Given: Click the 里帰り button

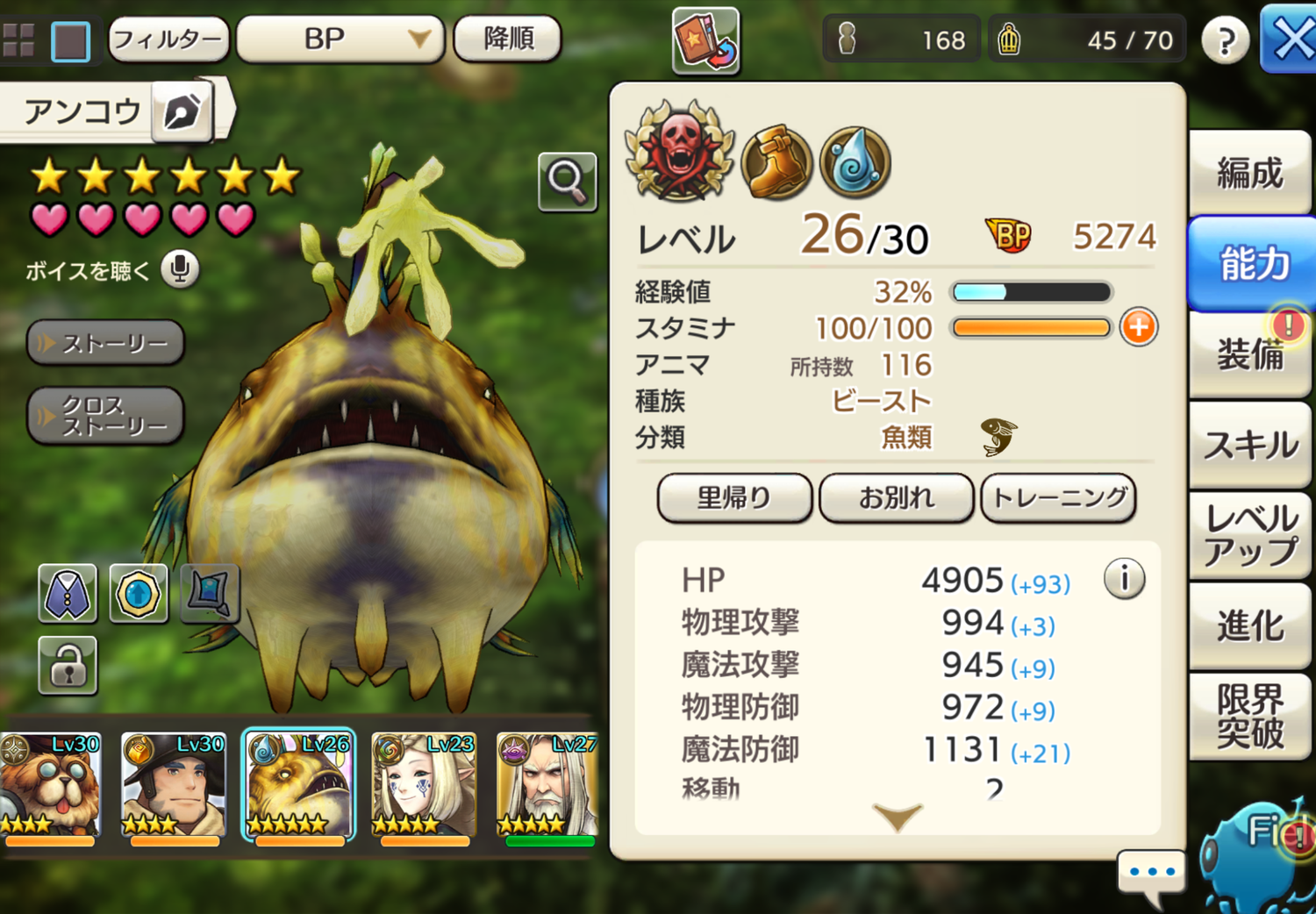Looking at the screenshot, I should point(734,498).
